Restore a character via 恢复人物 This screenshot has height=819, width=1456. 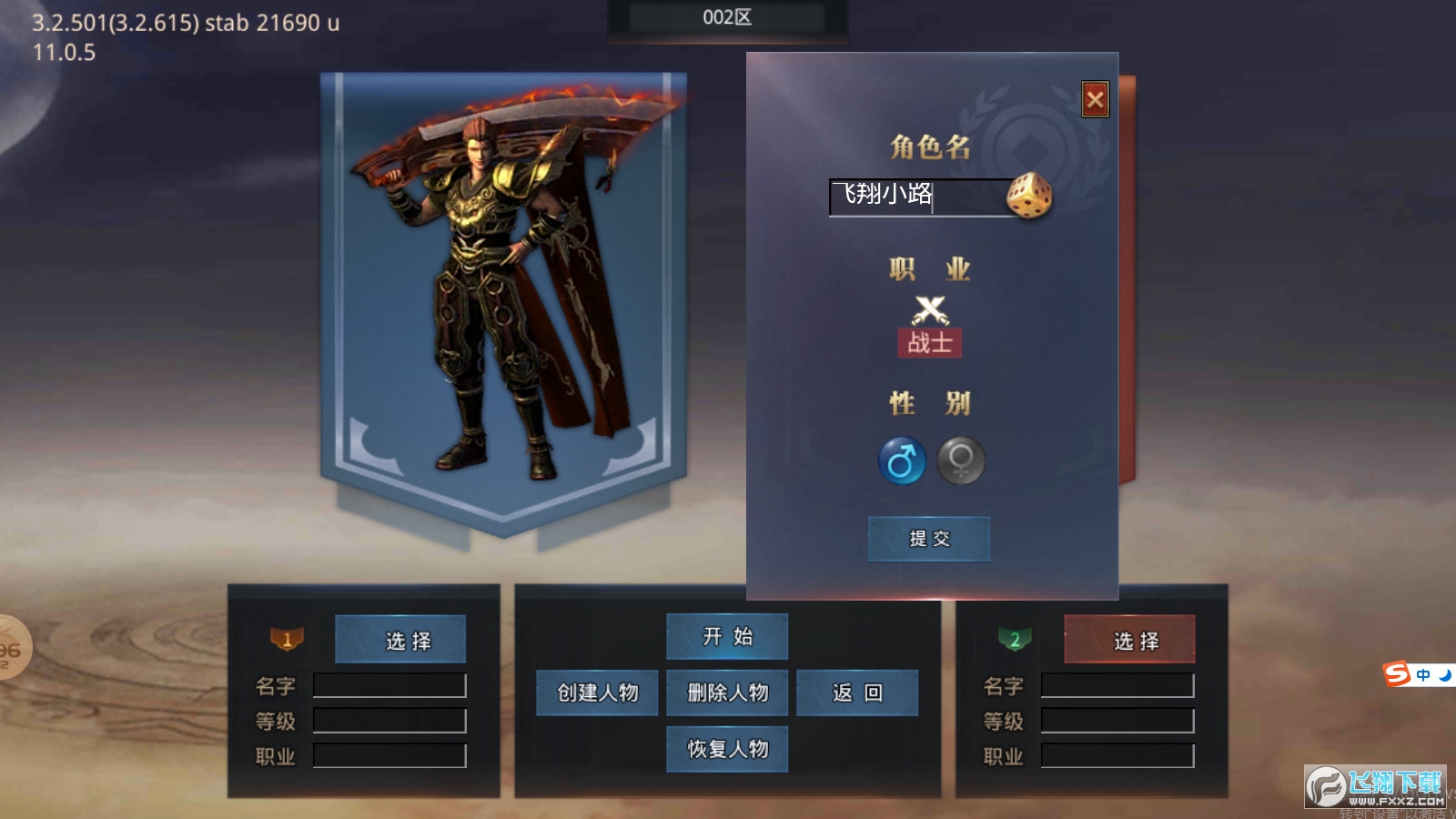727,749
